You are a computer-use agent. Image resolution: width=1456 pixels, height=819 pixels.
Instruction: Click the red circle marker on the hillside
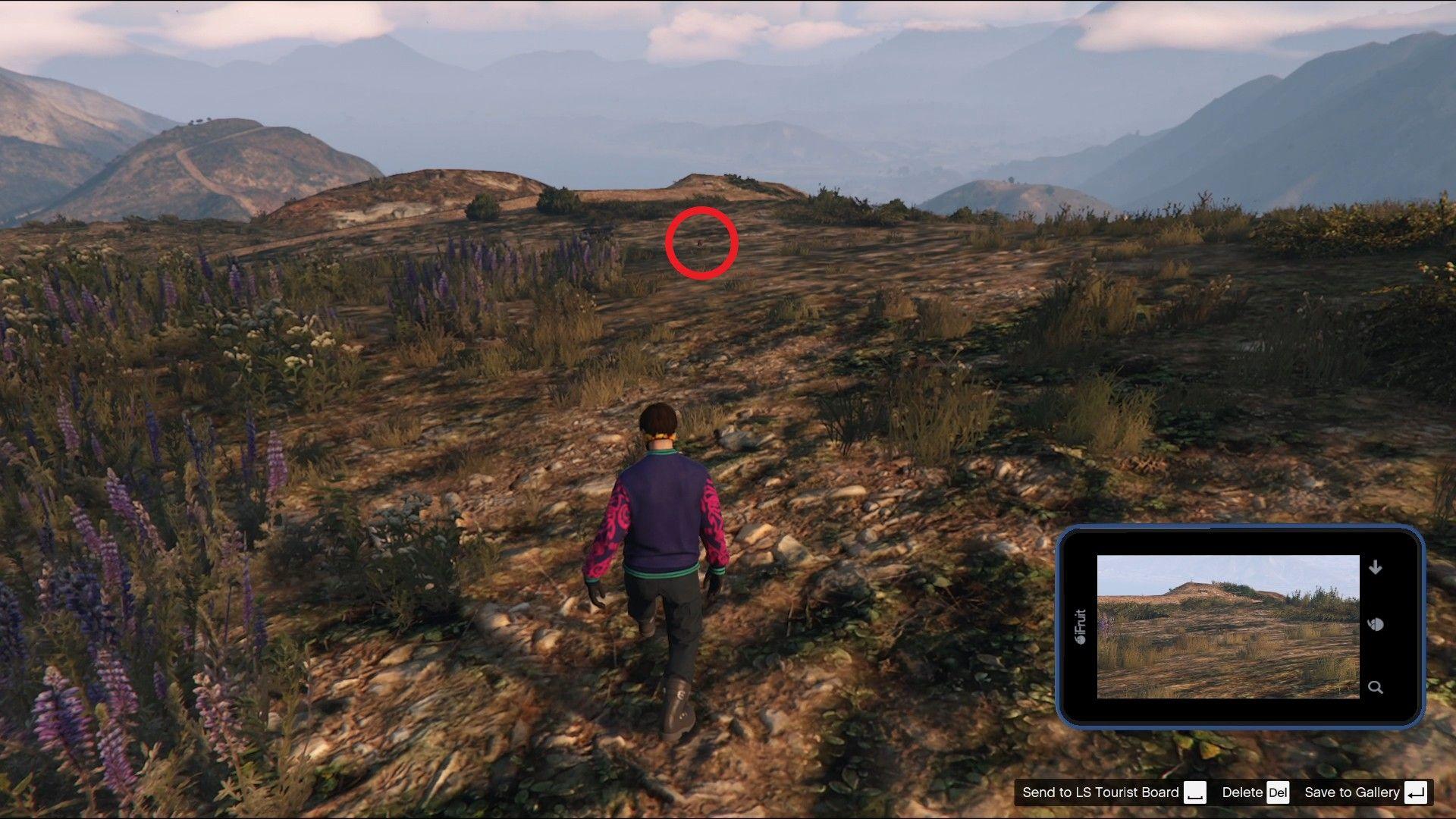(701, 243)
